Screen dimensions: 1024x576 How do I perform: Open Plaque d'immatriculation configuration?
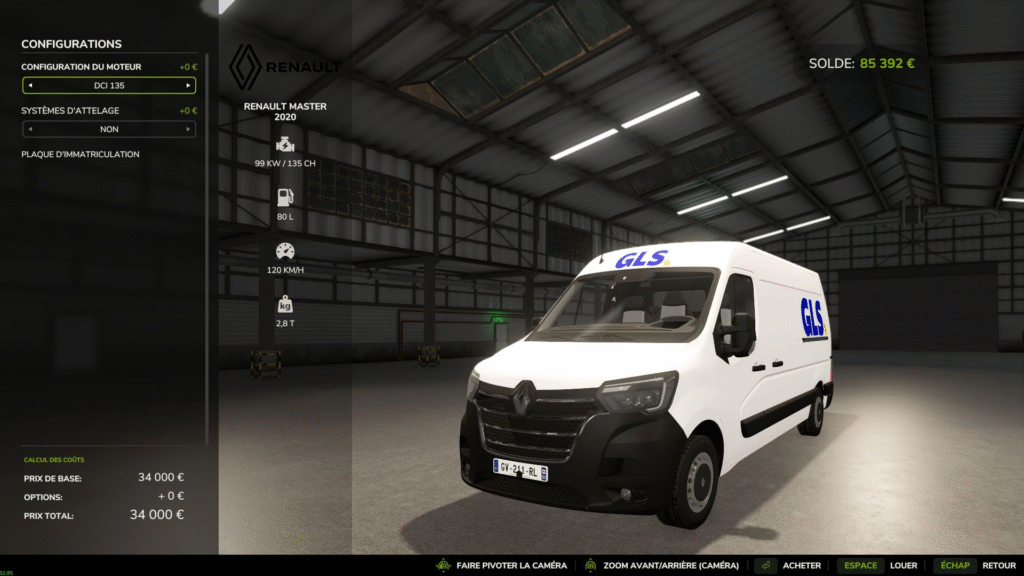(80, 154)
